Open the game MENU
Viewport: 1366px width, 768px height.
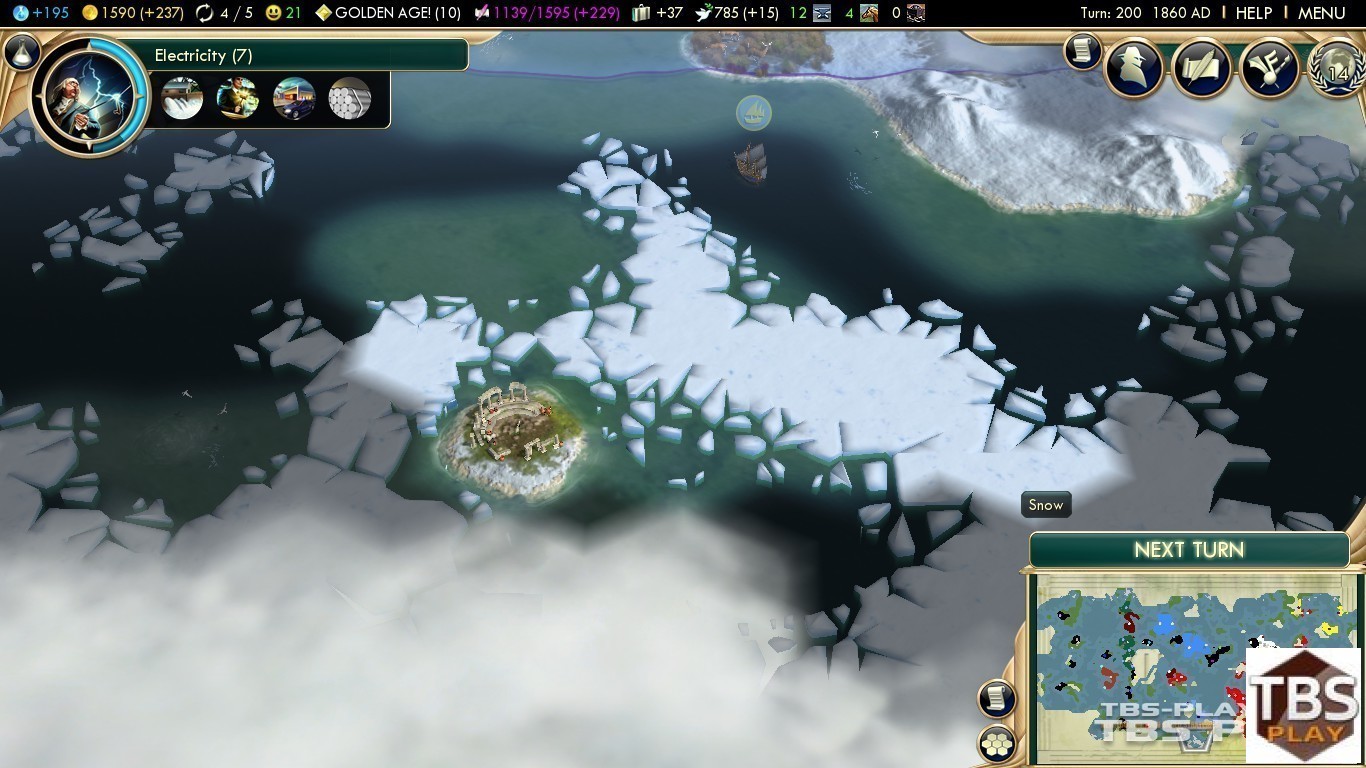coord(1321,13)
